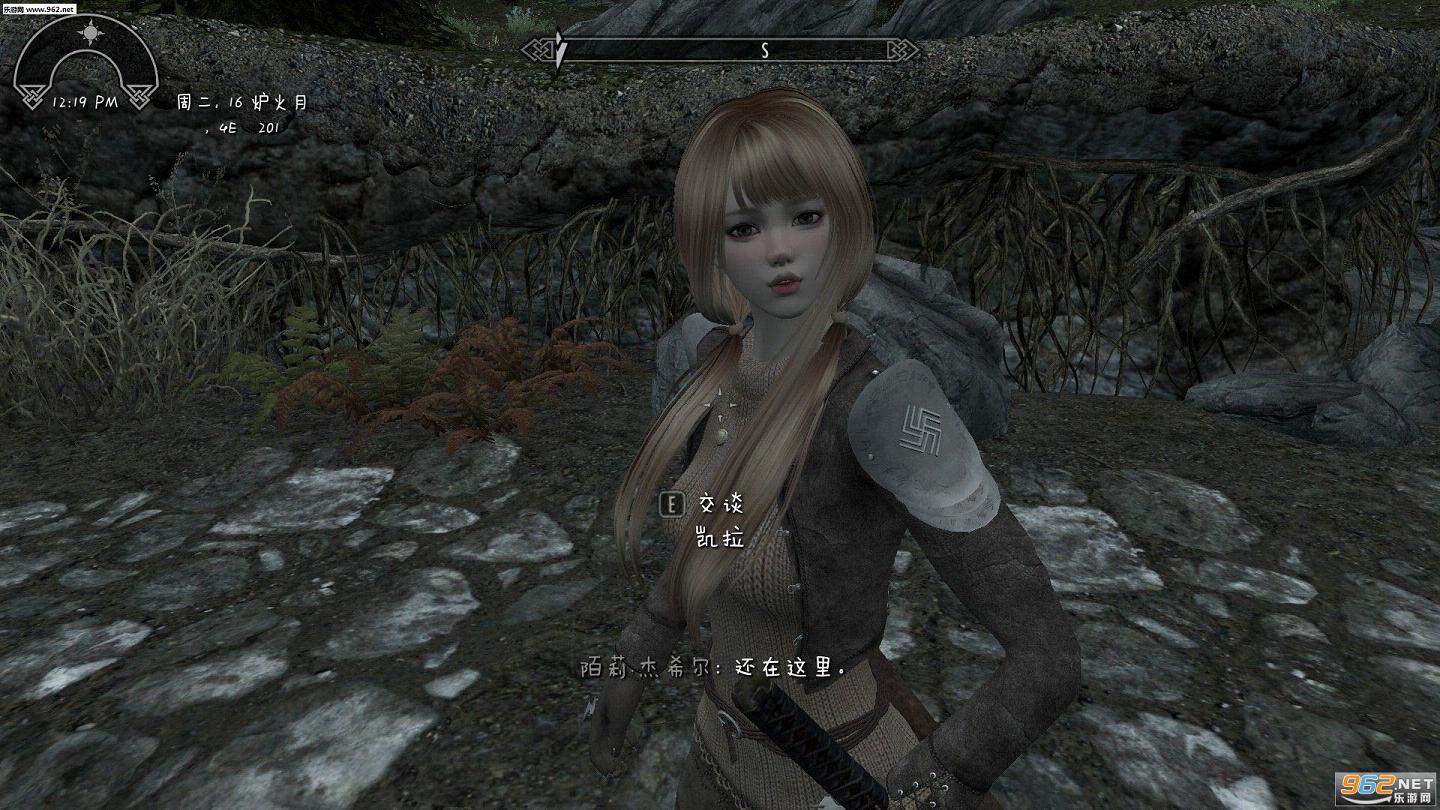This screenshot has height=810, width=1440.
Task: Click the compass bar showing south
Action: [720, 49]
